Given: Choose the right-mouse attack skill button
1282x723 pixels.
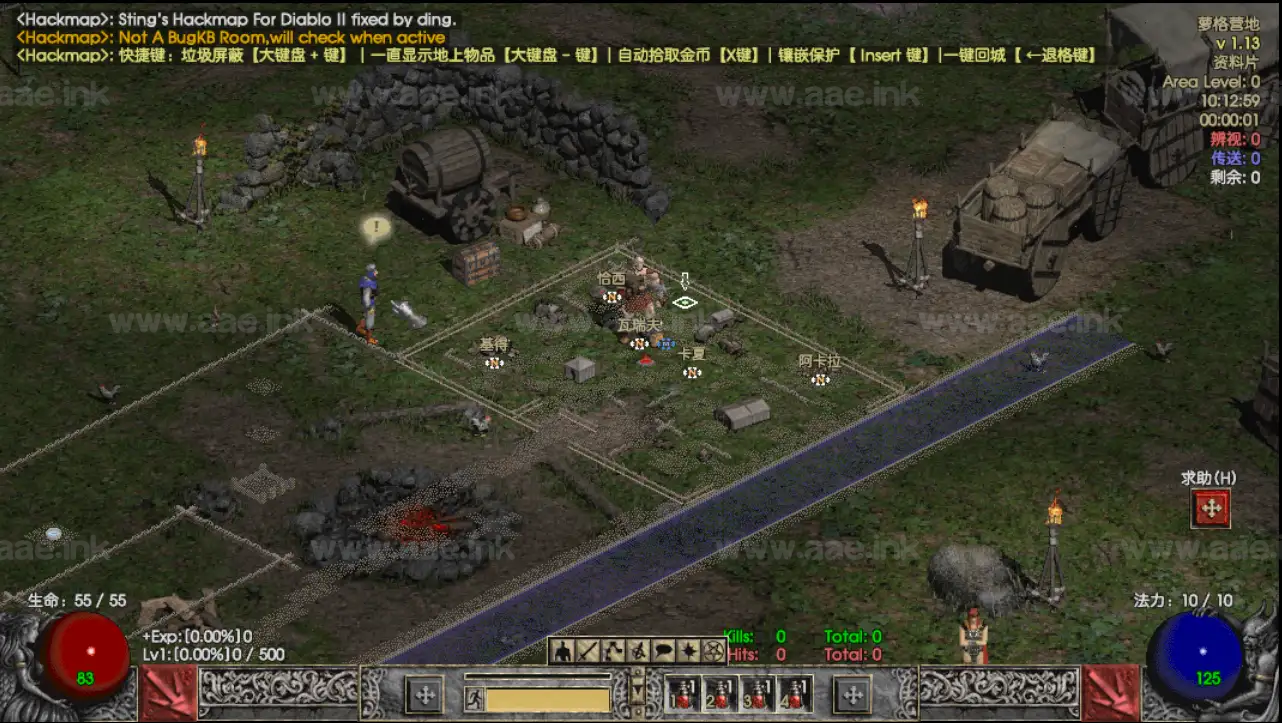Looking at the screenshot, I should click(852, 693).
